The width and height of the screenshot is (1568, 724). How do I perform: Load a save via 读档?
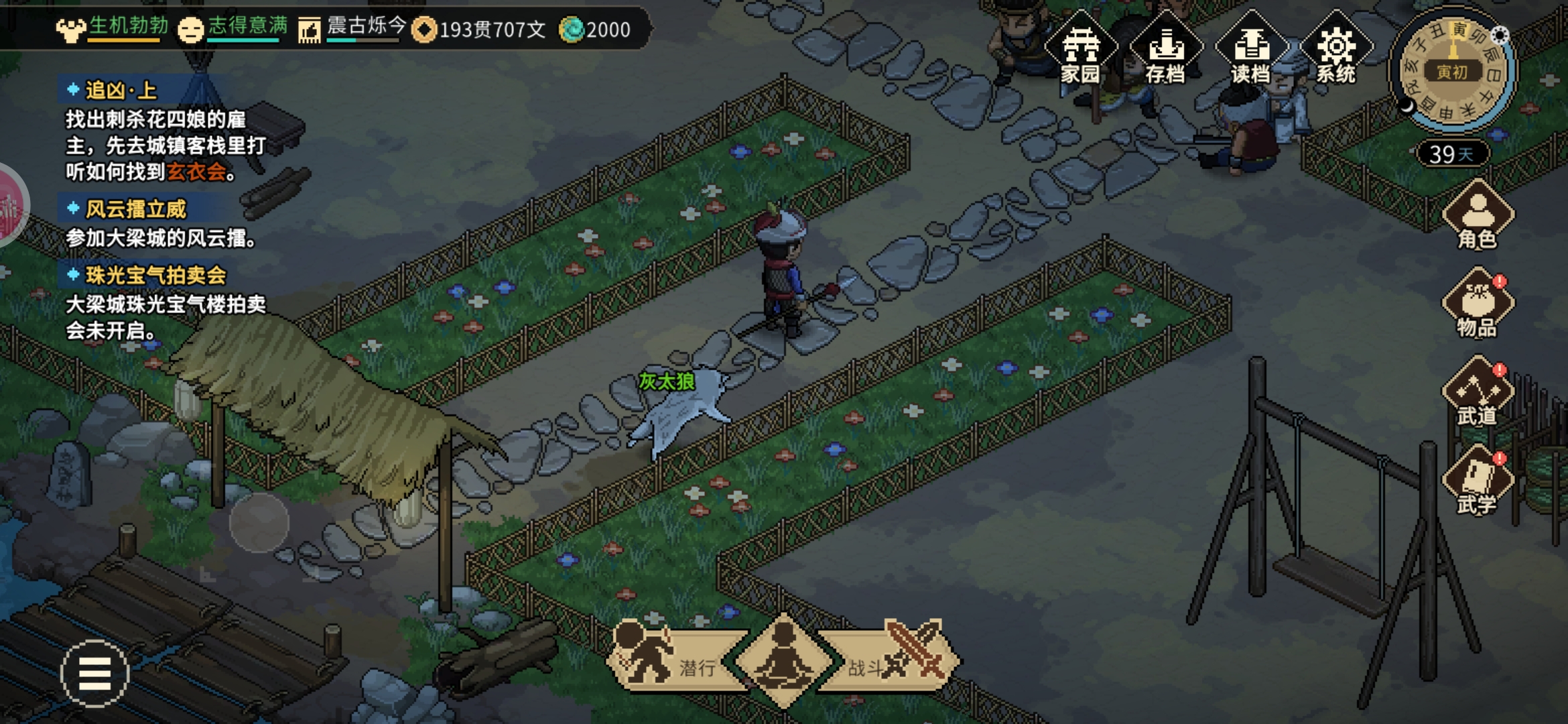[x=1251, y=50]
